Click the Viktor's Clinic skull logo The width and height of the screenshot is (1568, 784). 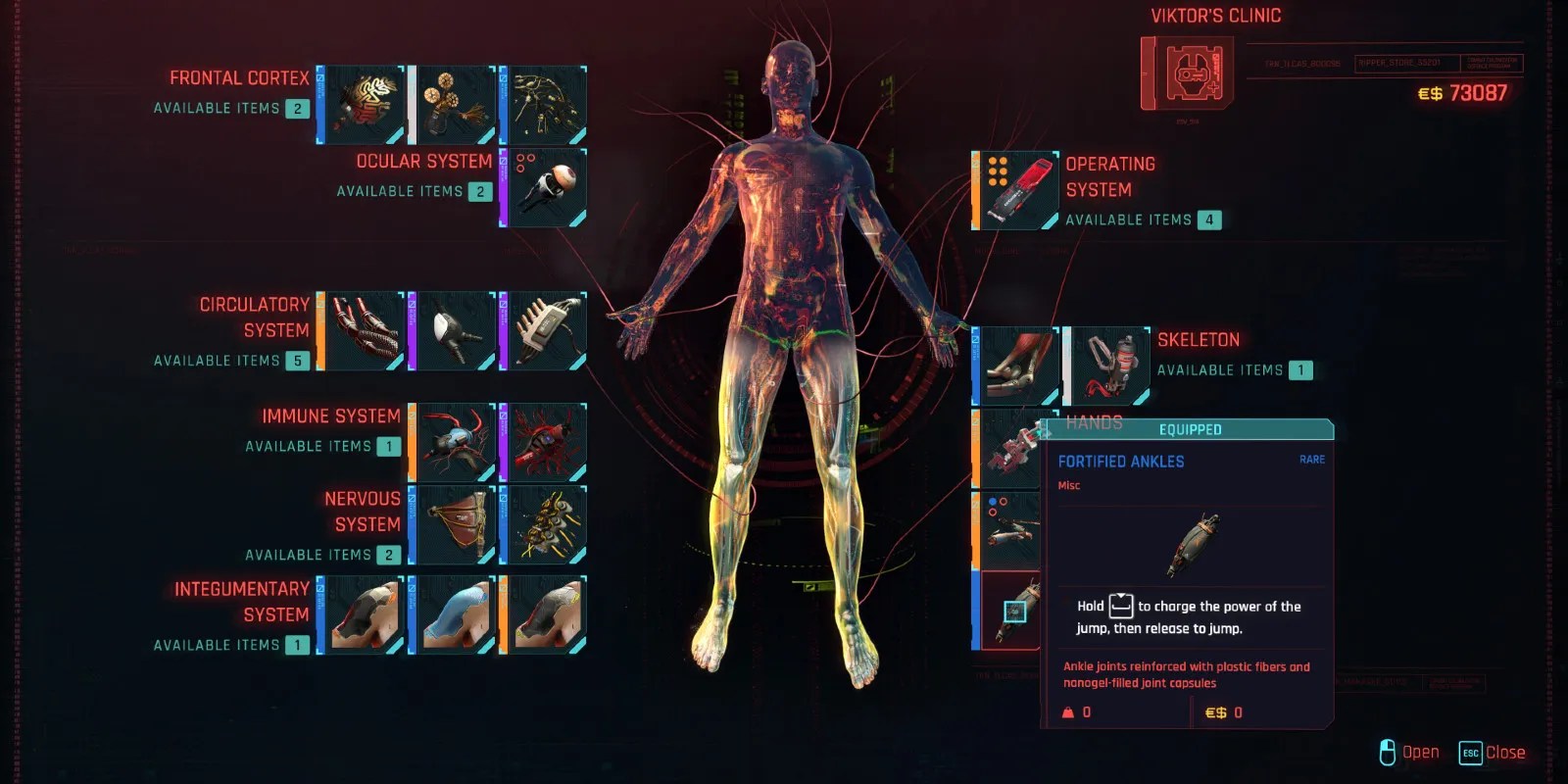pyautogui.click(x=1189, y=75)
